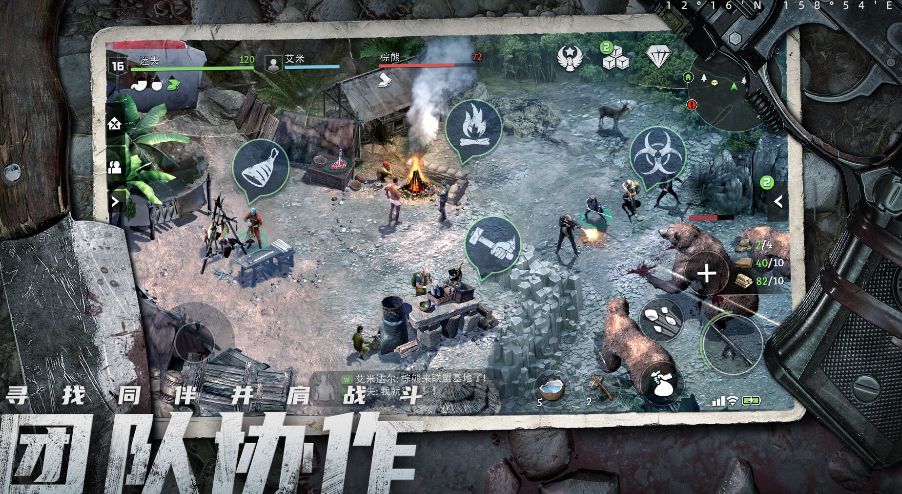Tap the meat leg speech bubble
This screenshot has height=494, width=902.
pyautogui.click(x=261, y=167)
